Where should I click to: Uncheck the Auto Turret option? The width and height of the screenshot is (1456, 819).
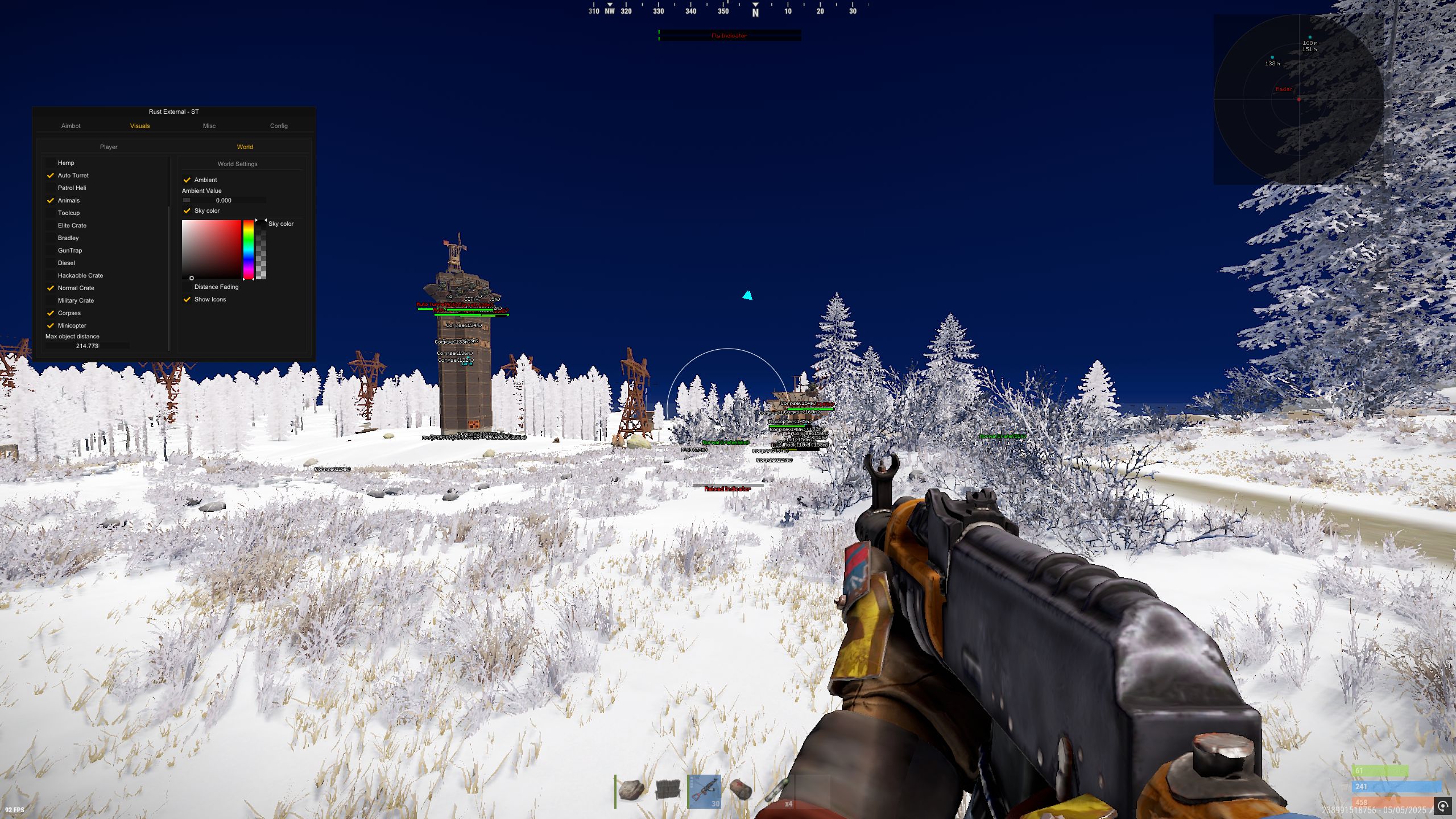click(x=51, y=175)
